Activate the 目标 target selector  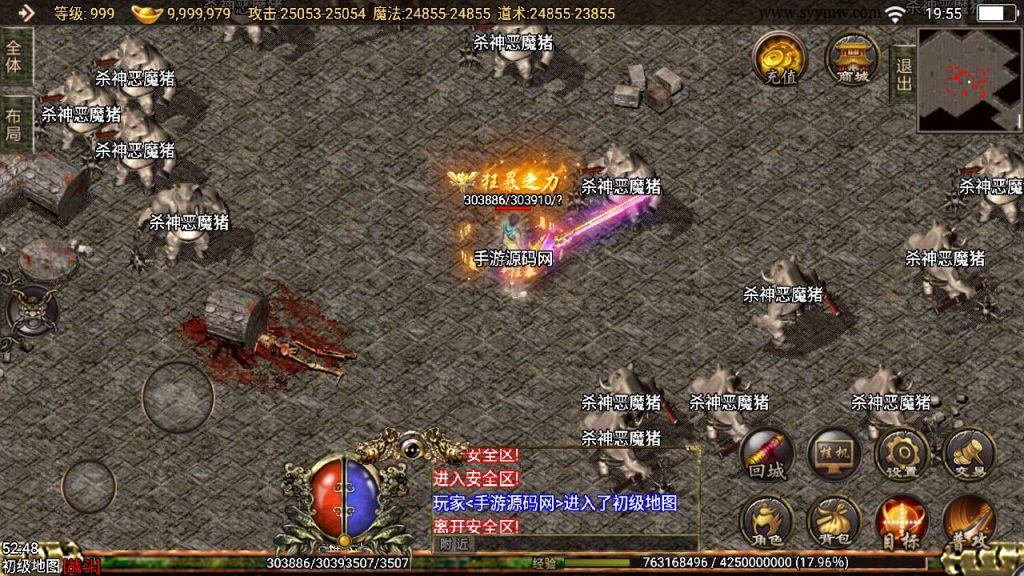tap(901, 521)
